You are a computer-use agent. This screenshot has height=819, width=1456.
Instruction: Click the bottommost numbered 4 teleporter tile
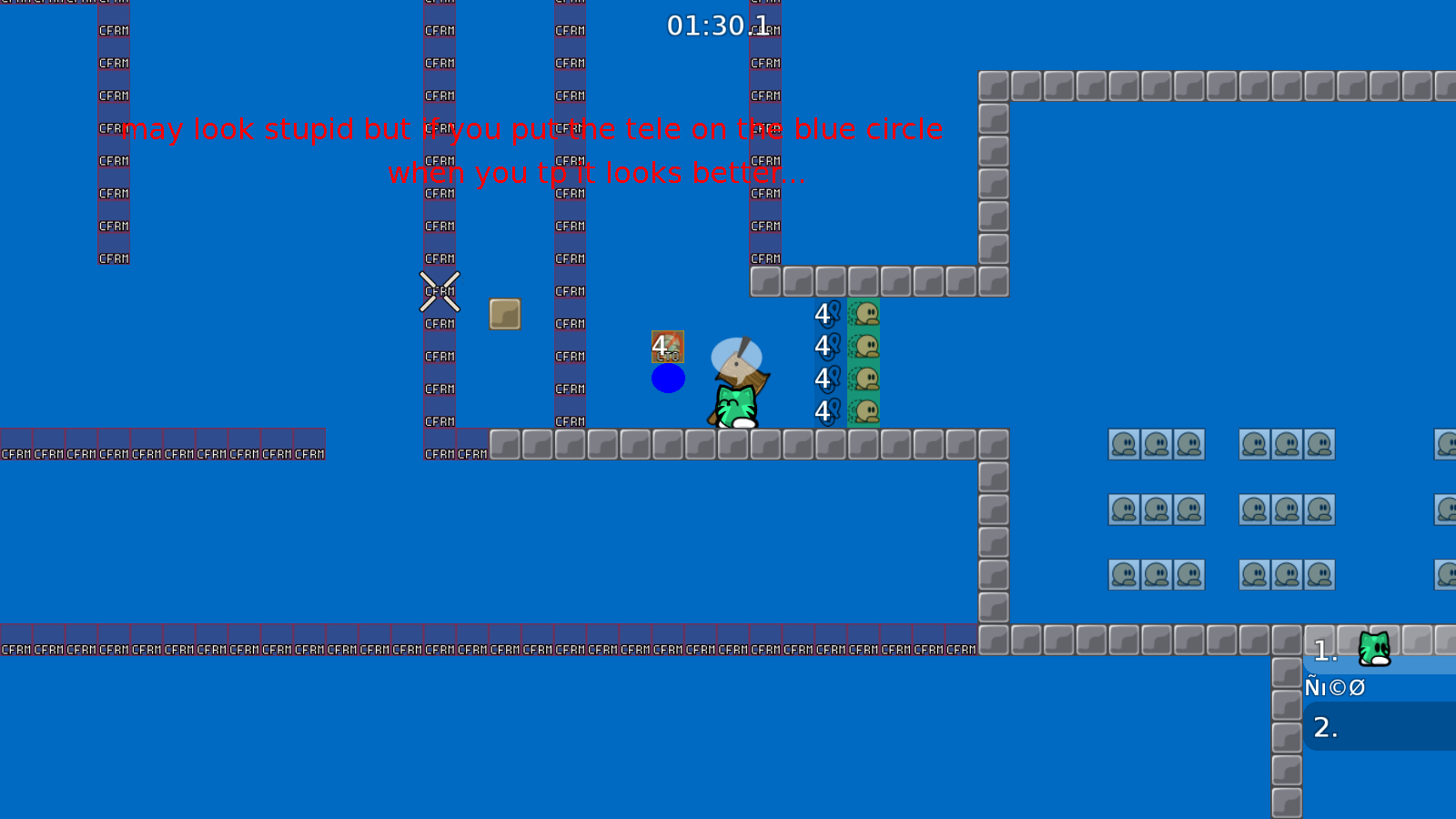pos(824,411)
